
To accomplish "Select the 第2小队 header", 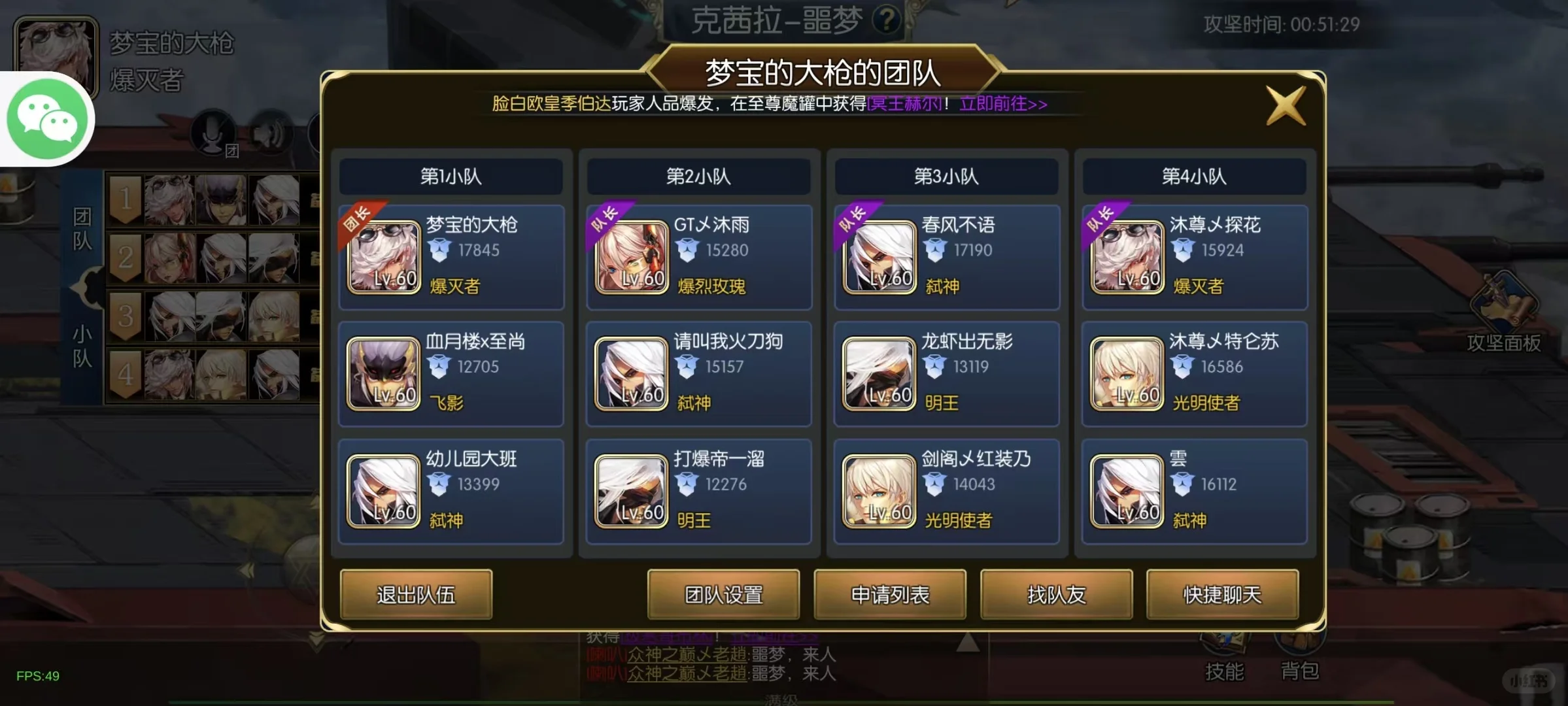I will click(x=698, y=176).
